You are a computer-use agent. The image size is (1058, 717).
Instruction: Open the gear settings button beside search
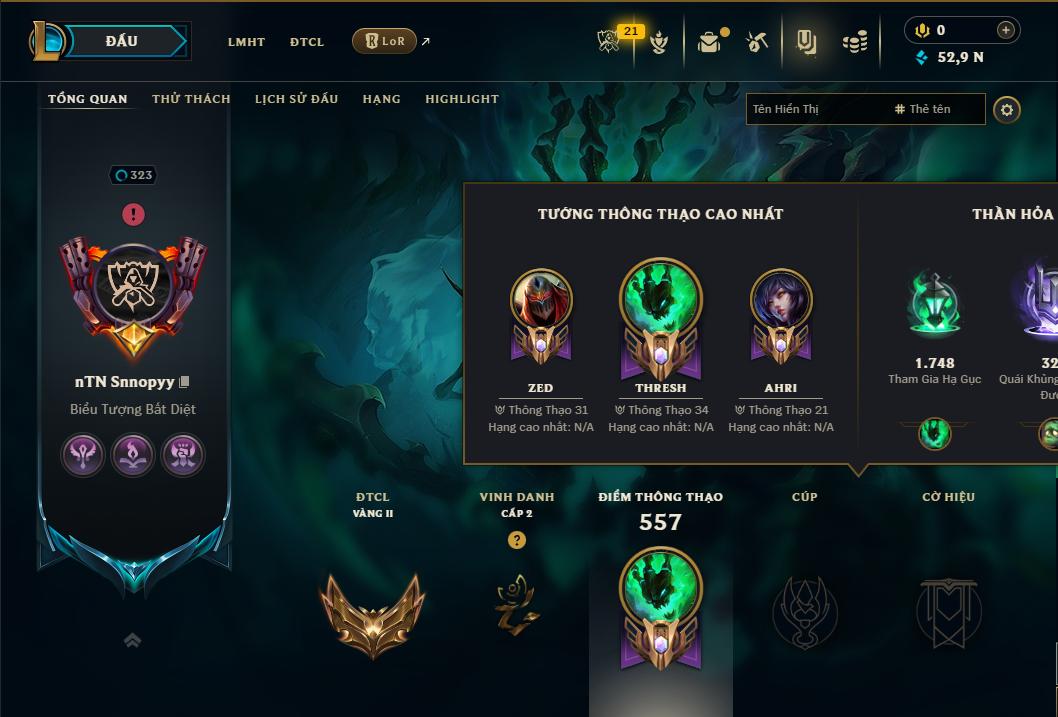pos(1007,110)
